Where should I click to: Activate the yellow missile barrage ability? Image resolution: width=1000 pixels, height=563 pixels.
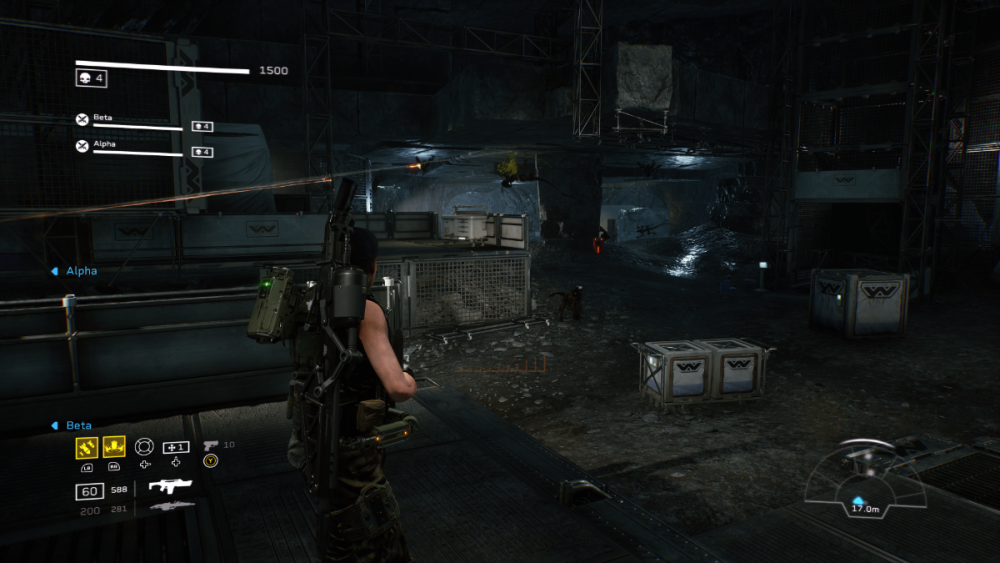pyautogui.click(x=86, y=447)
